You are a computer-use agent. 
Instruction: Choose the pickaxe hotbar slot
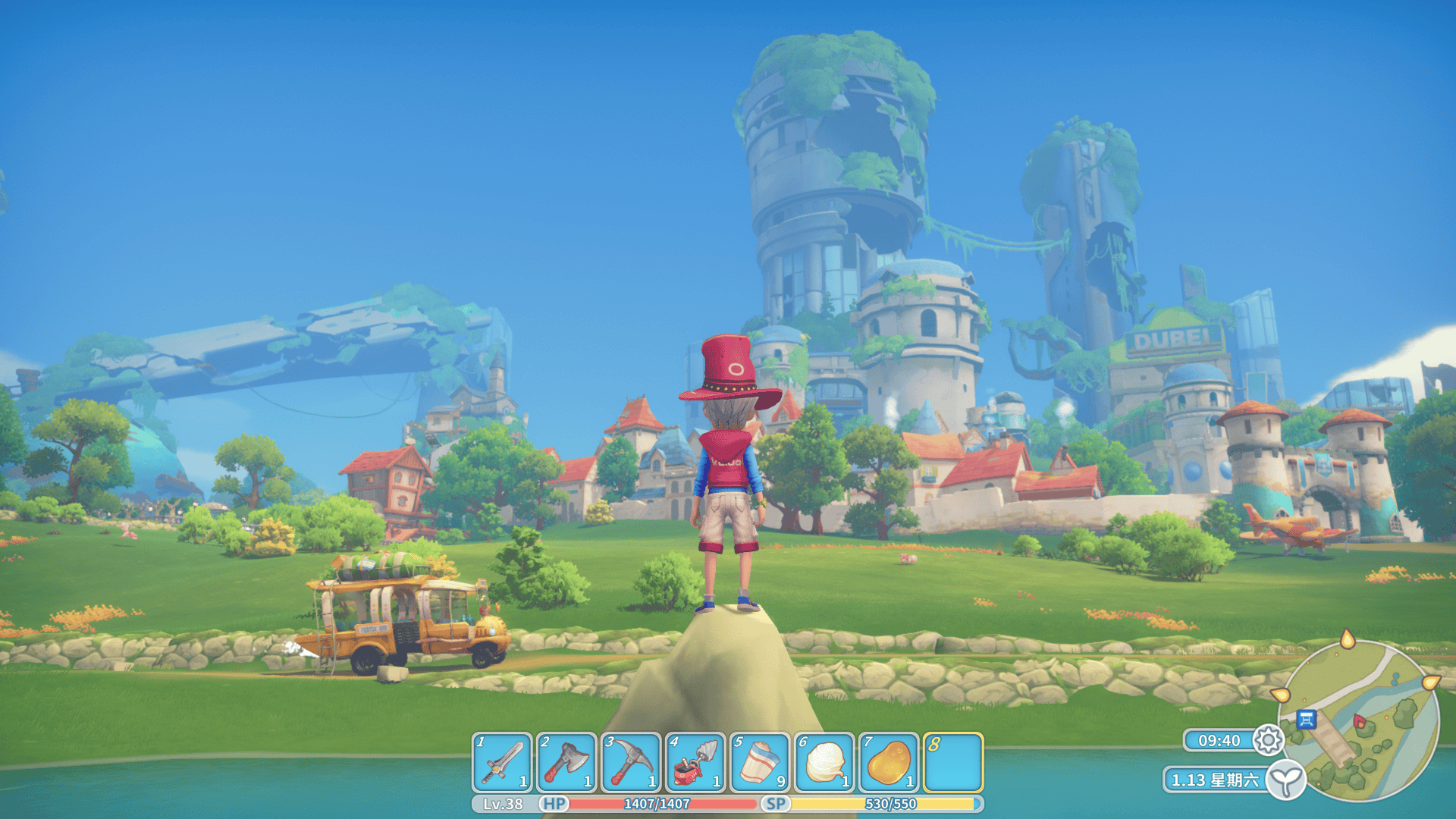pyautogui.click(x=631, y=762)
